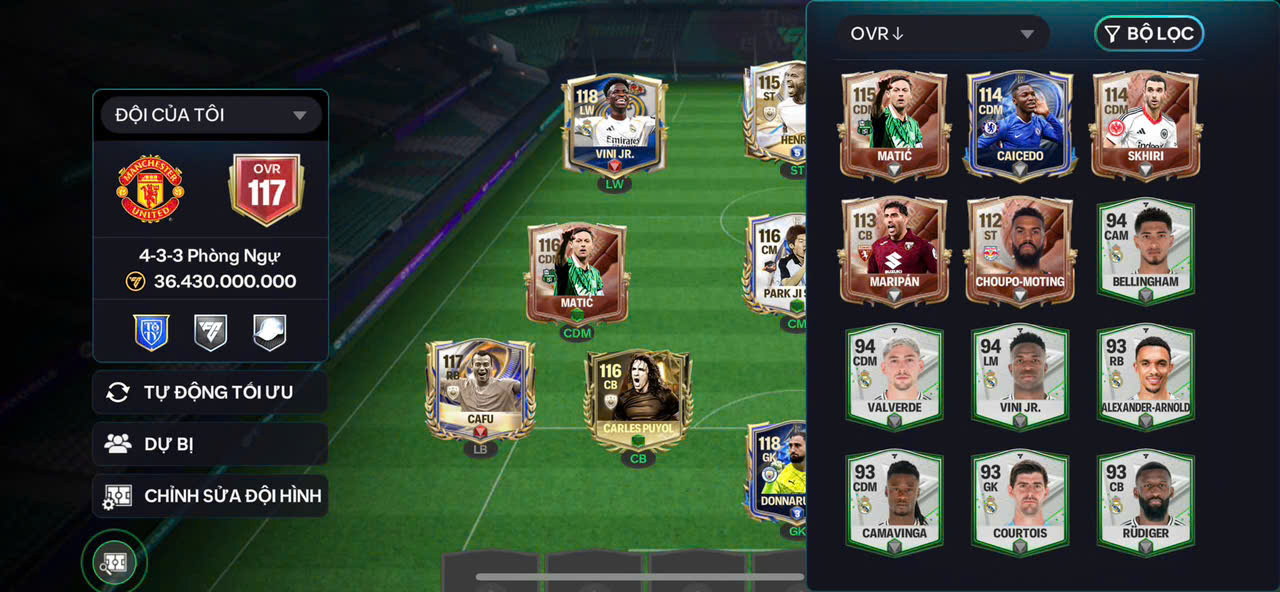The image size is (1280, 592).
Task: Open the DỰ BỊ substitutes list
Action: coord(210,444)
